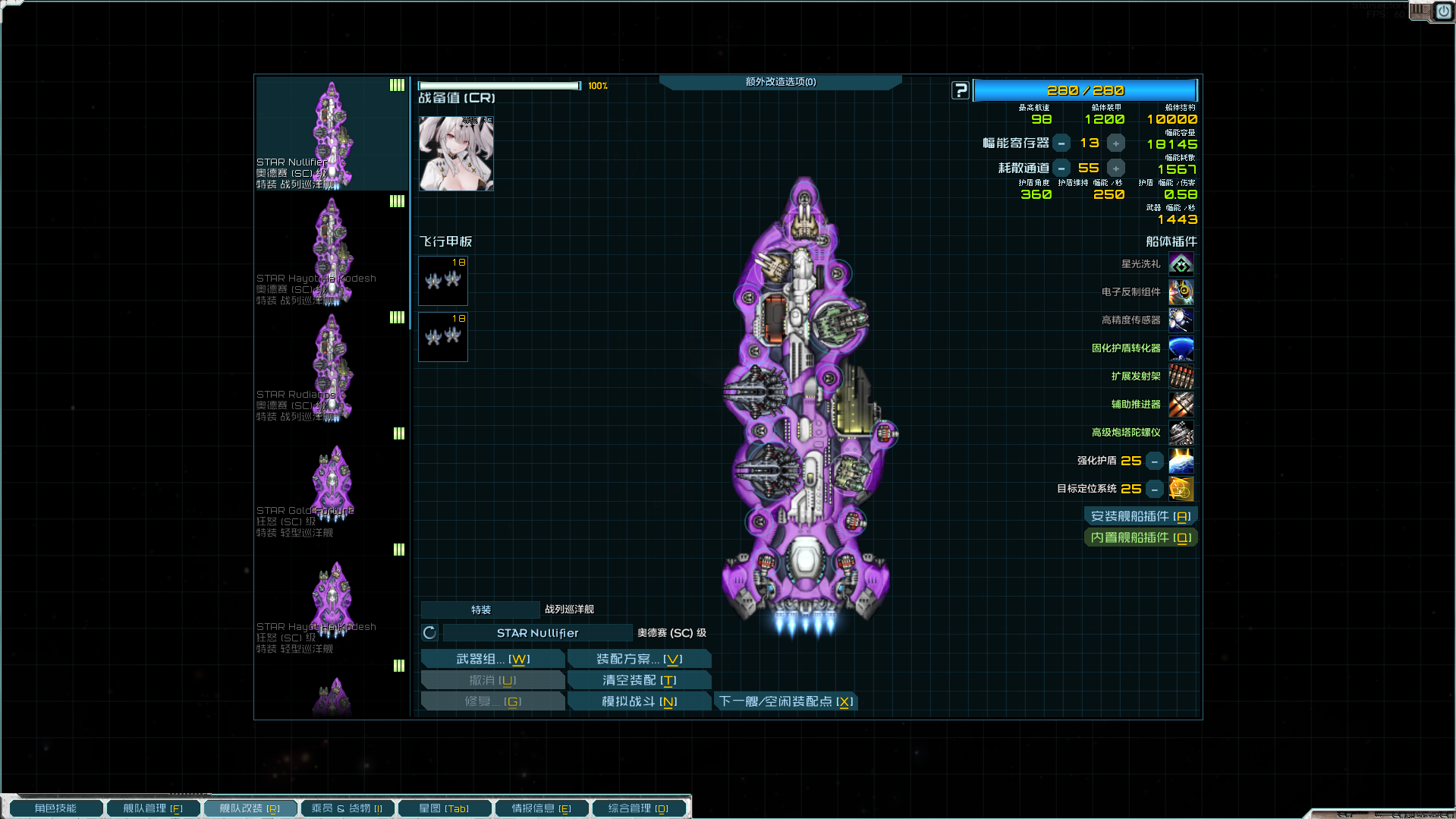Open the 高精度传感器 hullmod icon

[1181, 320]
